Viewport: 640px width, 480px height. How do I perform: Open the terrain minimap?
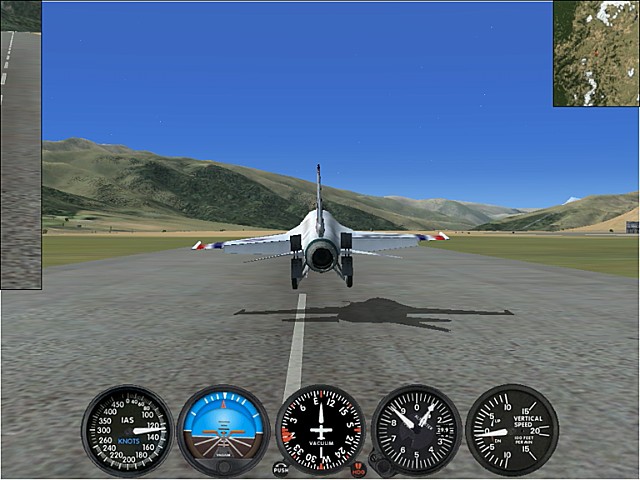click(596, 53)
